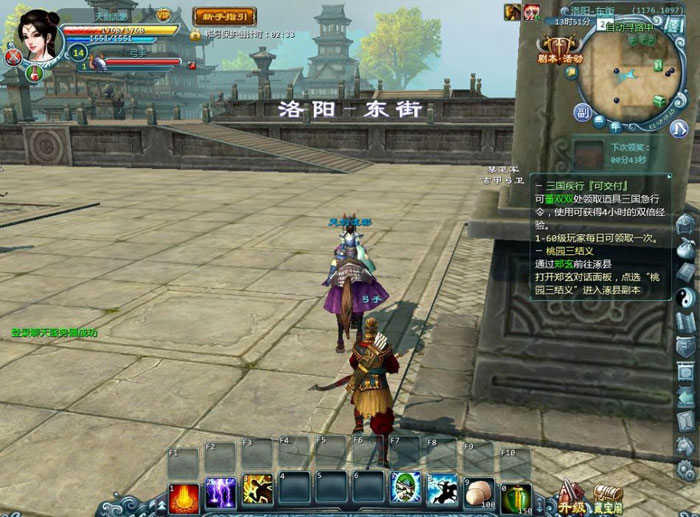Image resolution: width=700 pixels, height=517 pixels.
Task: Use the green potion hotbar item
Action: (x=516, y=494)
